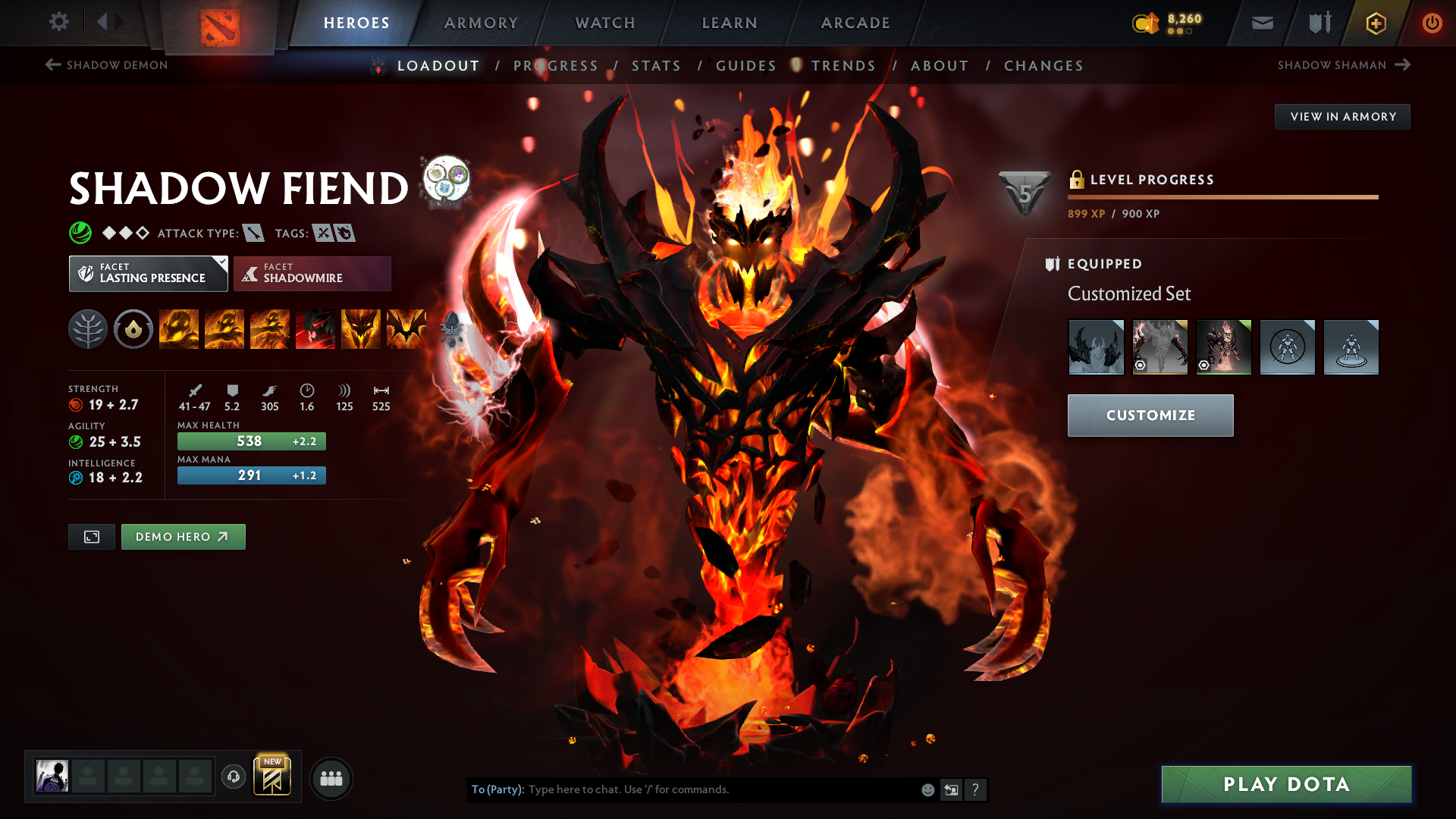This screenshot has width=1456, height=819.
Task: Open the ARCADE menu
Action: click(x=855, y=23)
